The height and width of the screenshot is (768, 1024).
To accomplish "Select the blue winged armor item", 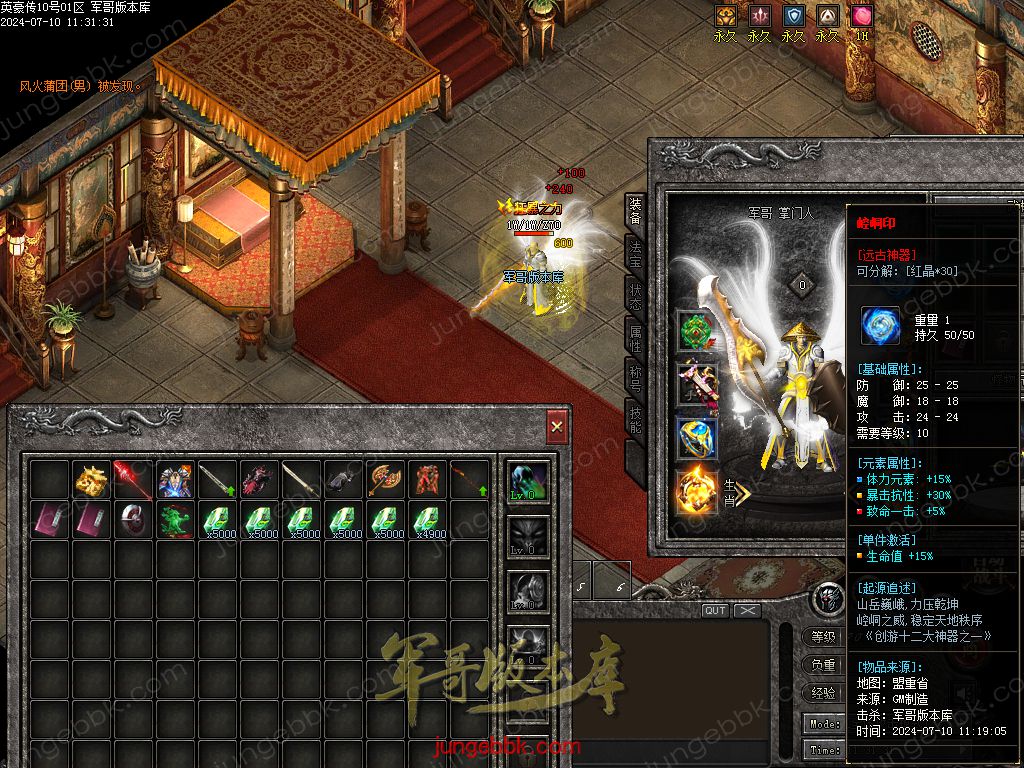I will tap(176, 480).
